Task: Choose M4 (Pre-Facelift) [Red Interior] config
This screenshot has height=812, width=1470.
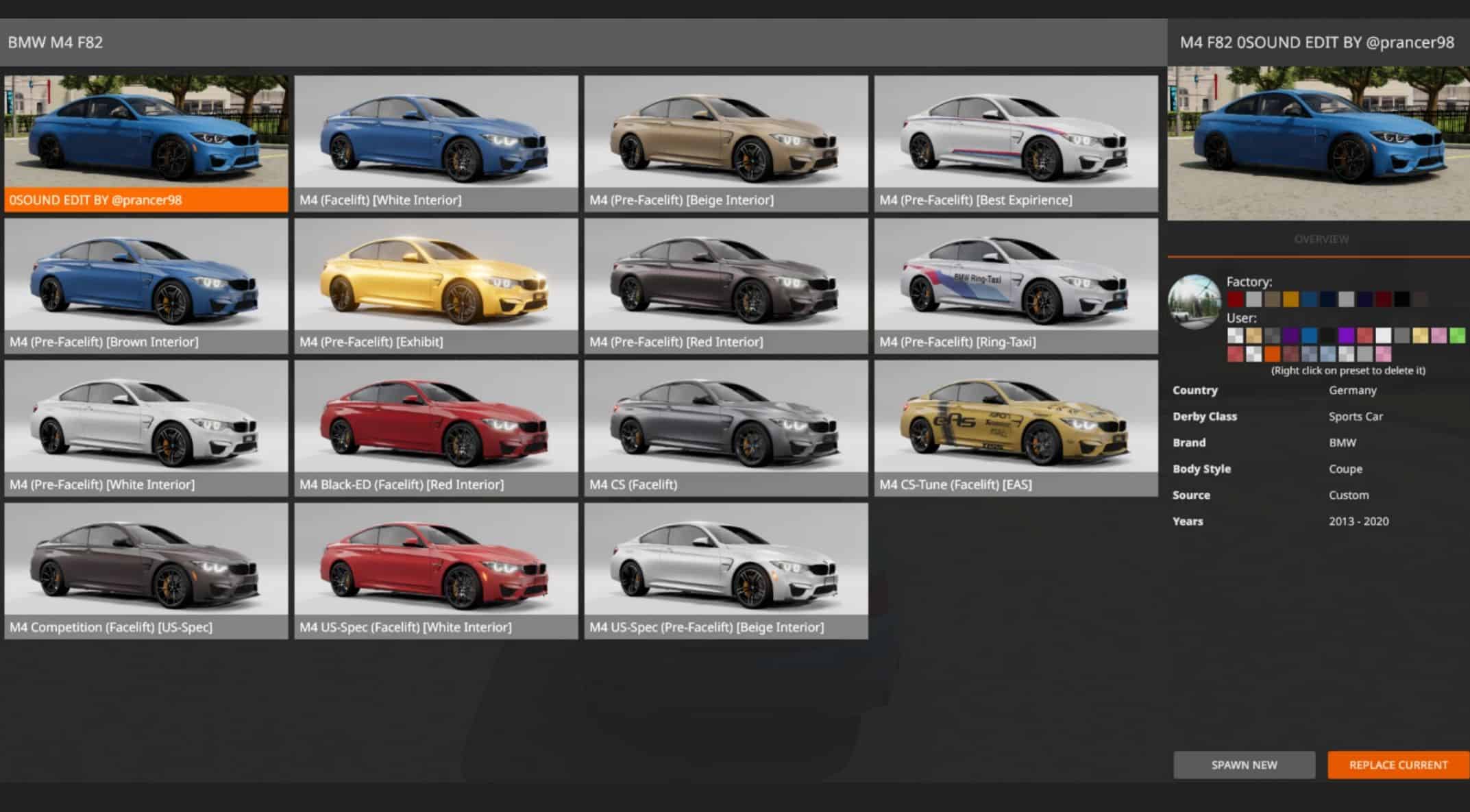Action: (726, 285)
